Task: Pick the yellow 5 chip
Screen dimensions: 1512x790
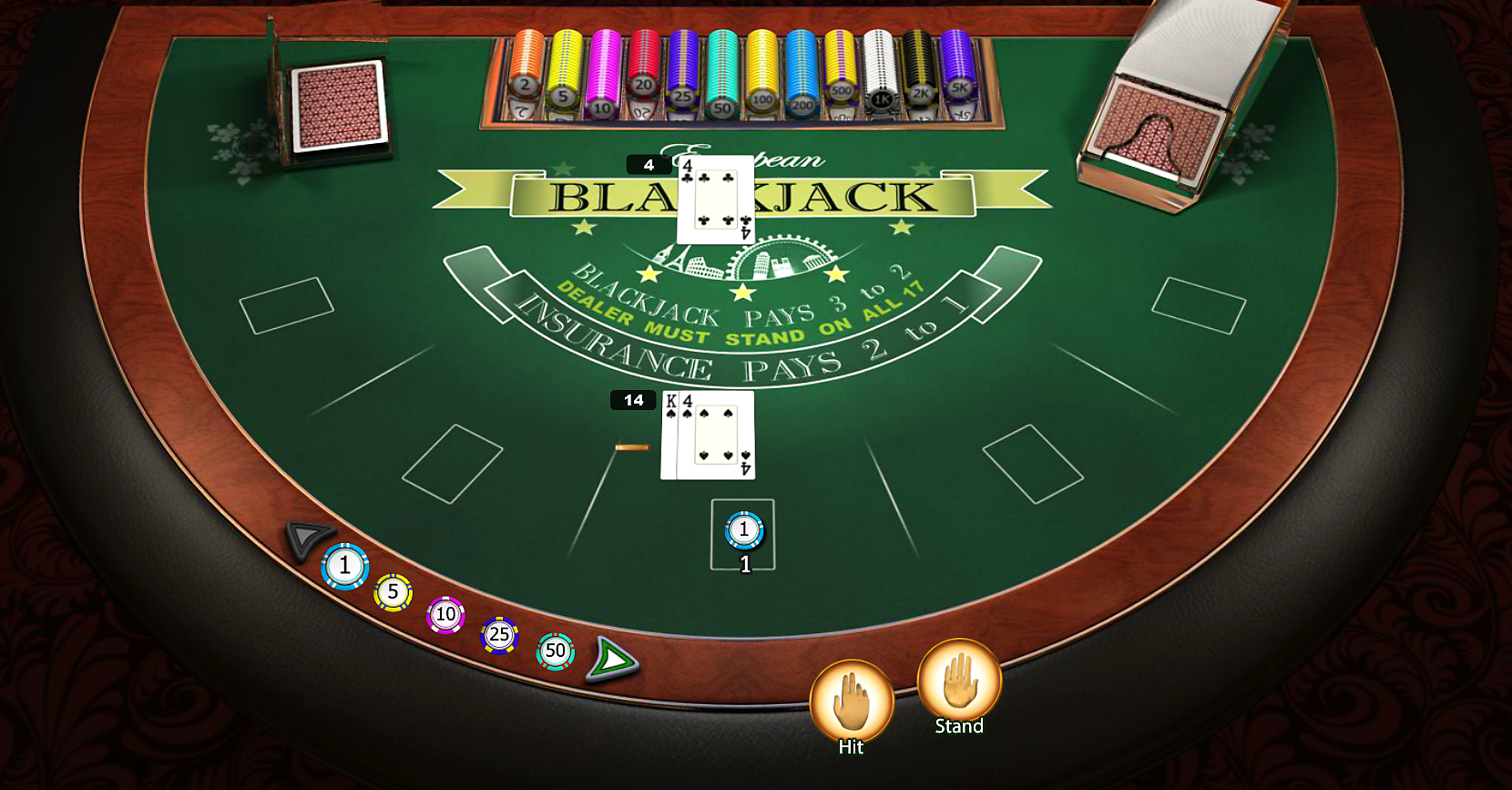Action: pos(393,592)
